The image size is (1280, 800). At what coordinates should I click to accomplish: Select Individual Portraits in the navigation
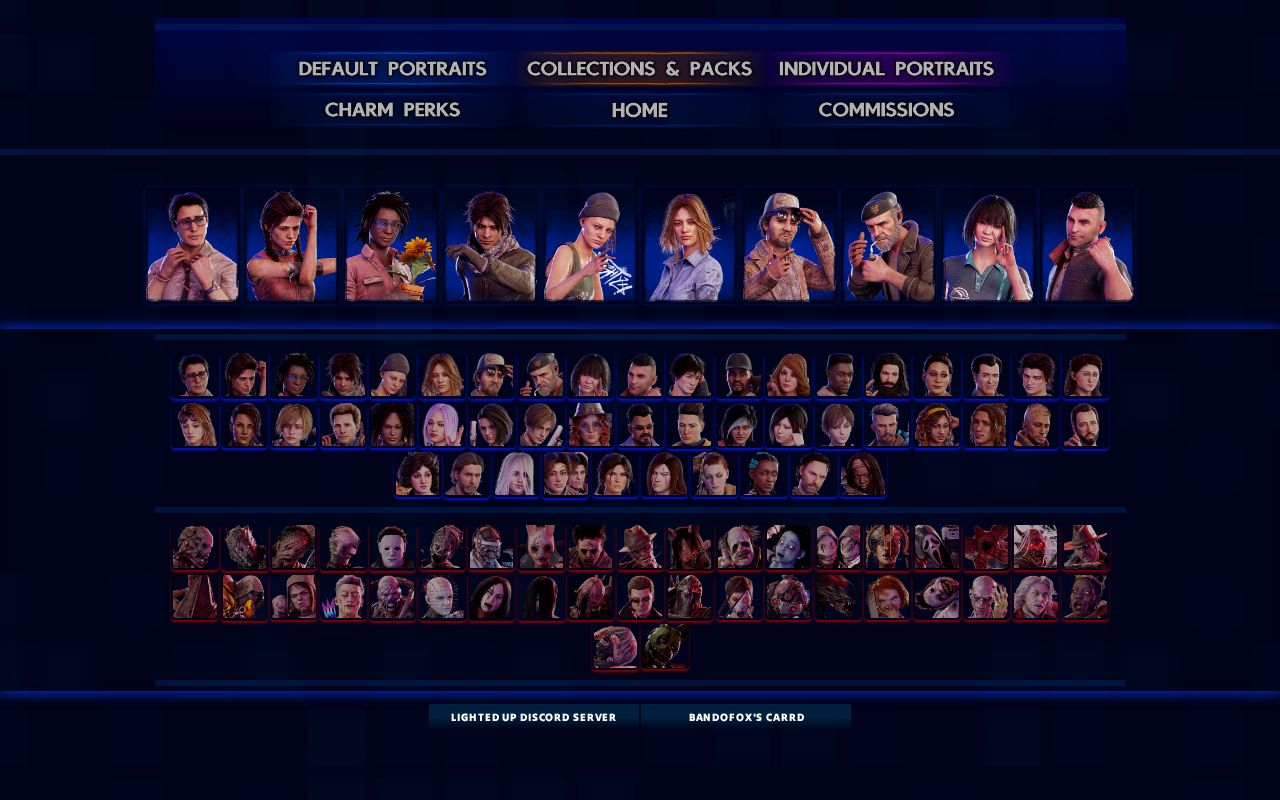[886, 69]
